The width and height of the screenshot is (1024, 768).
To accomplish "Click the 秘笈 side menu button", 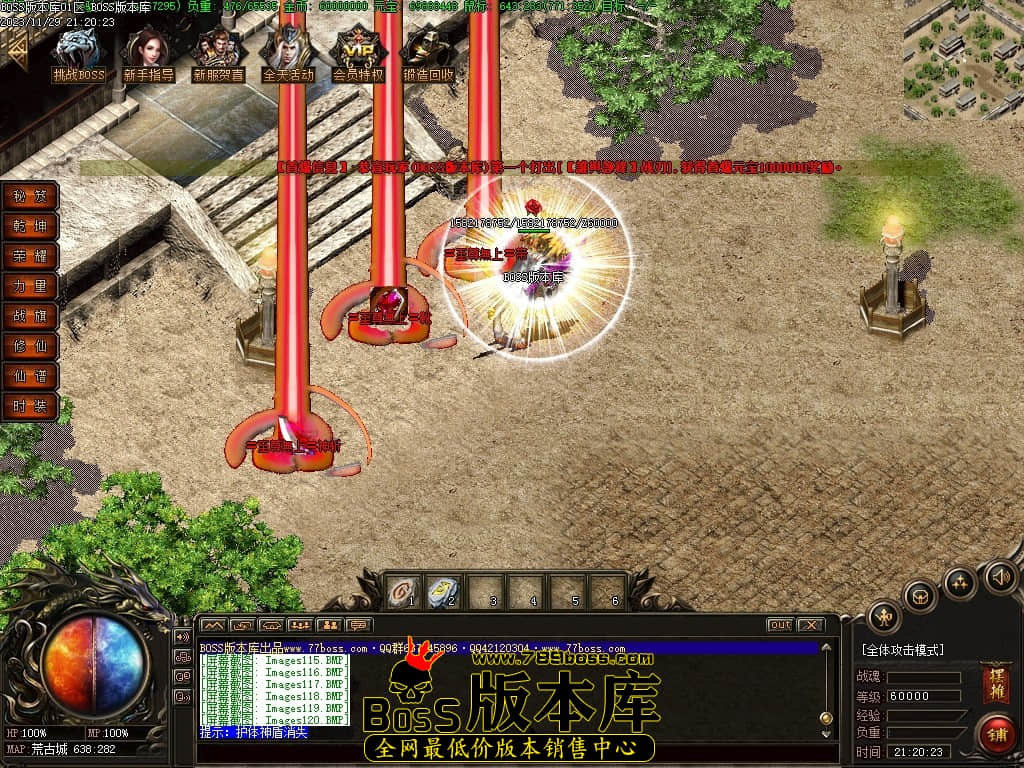I will 30,196.
